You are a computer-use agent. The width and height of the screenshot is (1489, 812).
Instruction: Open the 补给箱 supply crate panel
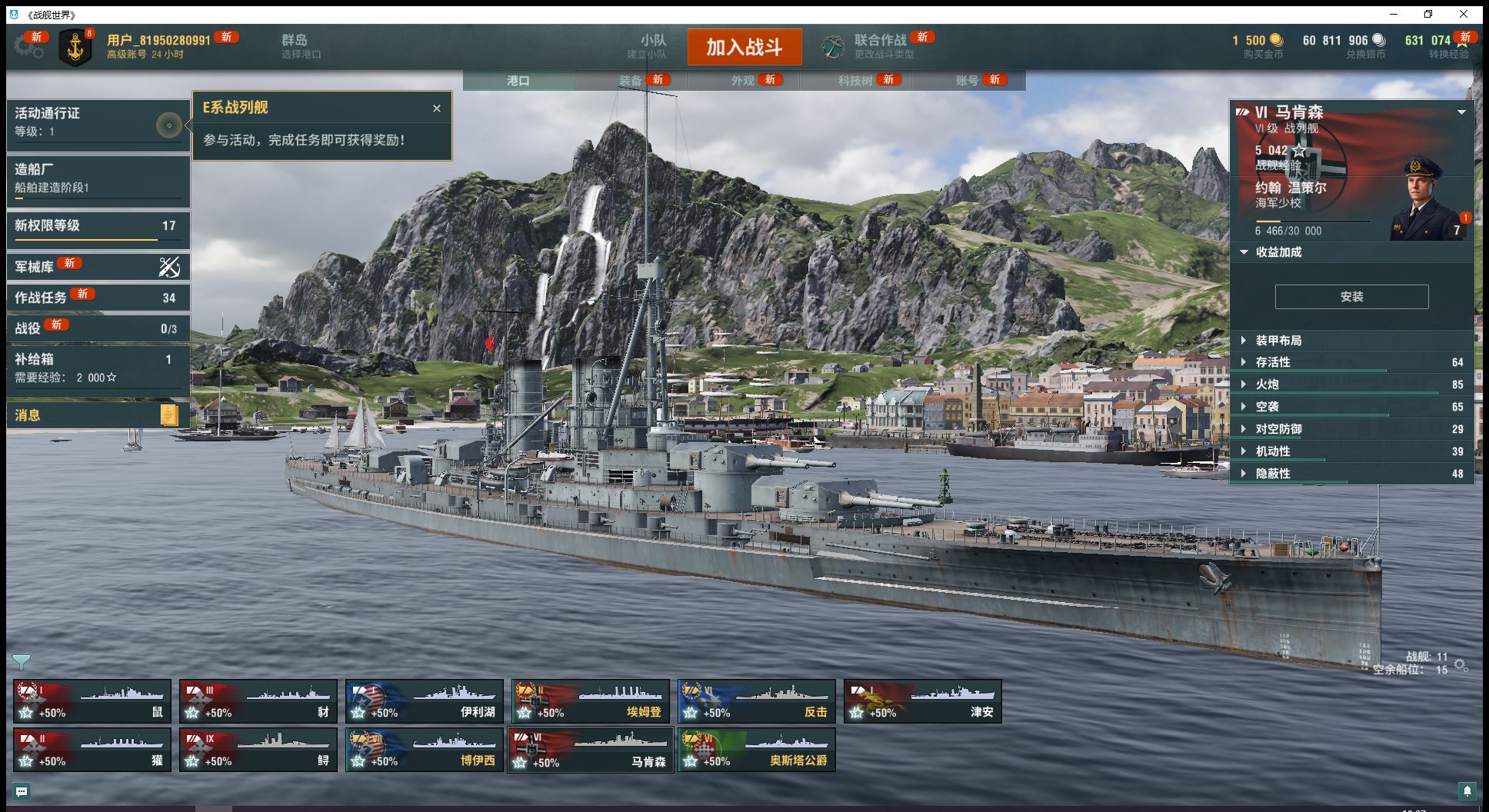pyautogui.click(x=98, y=368)
